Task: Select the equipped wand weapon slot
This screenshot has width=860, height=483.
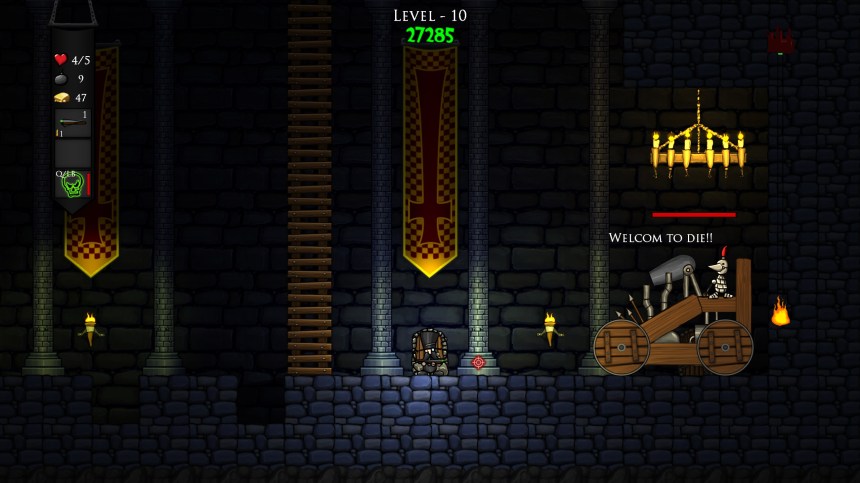Action: pyautogui.click(x=72, y=123)
